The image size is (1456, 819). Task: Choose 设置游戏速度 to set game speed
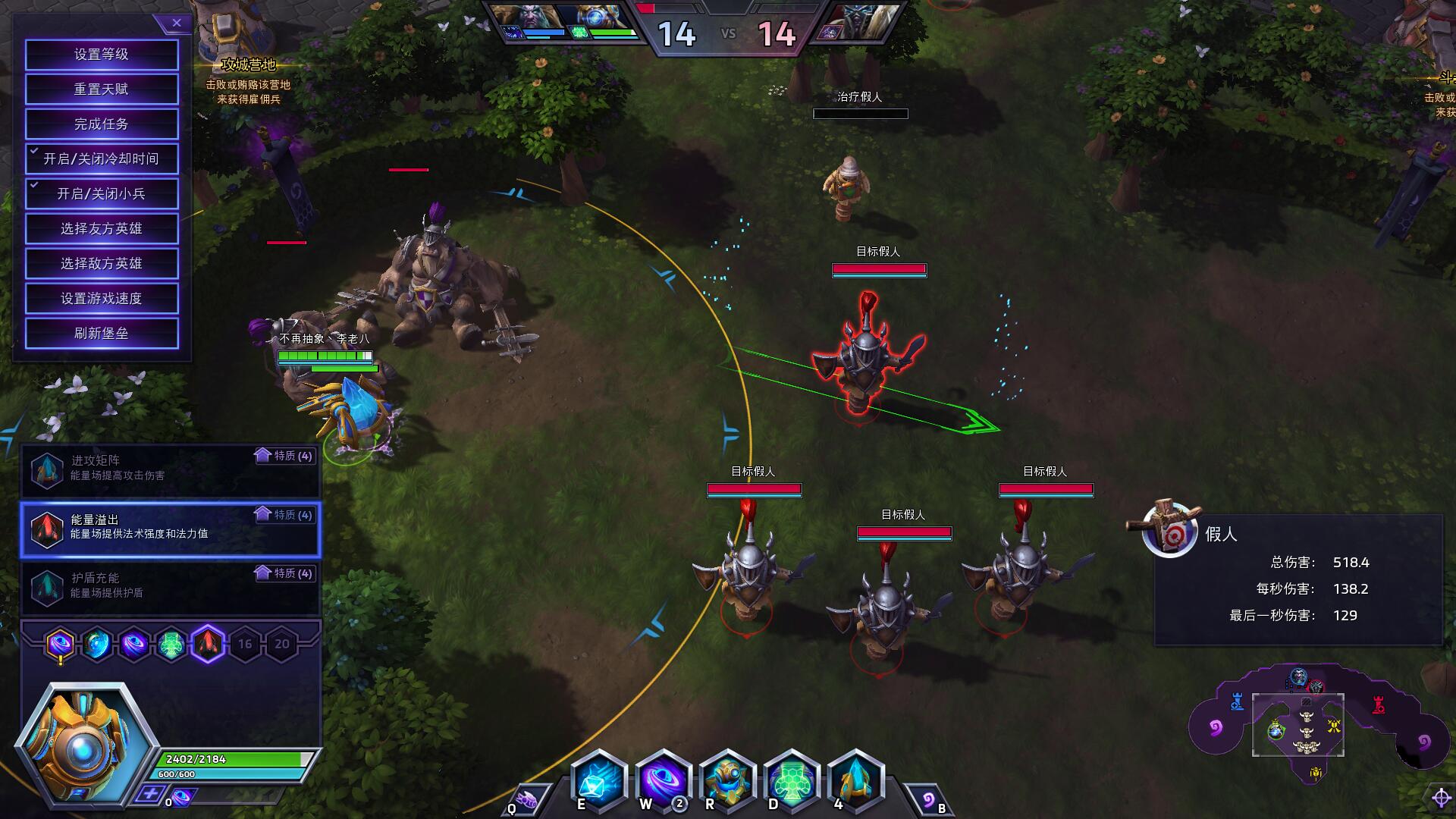tap(102, 299)
